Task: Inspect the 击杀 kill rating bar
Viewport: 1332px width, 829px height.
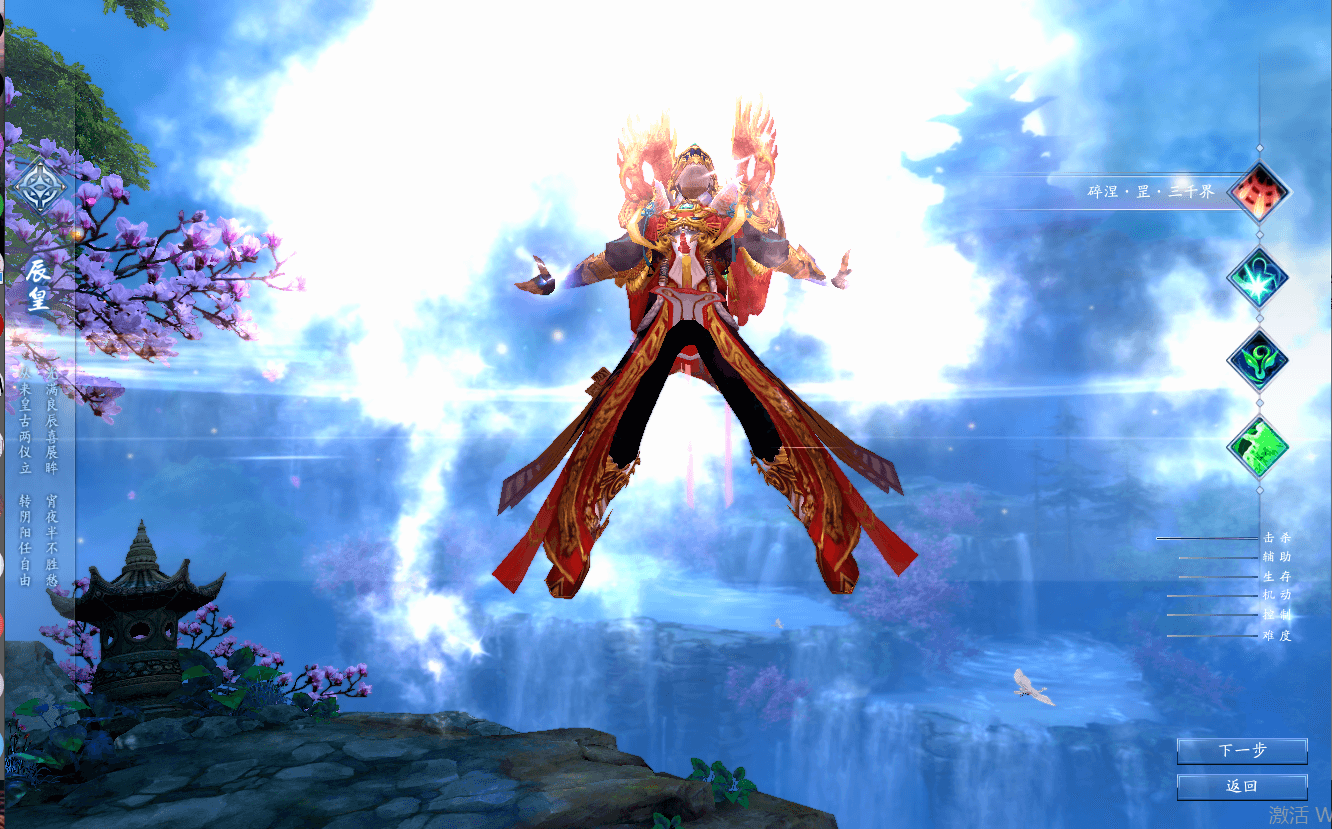Action: point(1205,538)
